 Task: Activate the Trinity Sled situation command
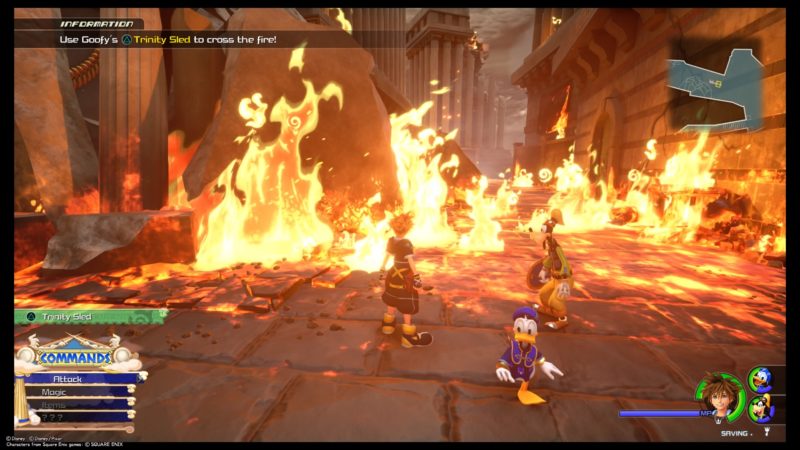click(x=88, y=316)
